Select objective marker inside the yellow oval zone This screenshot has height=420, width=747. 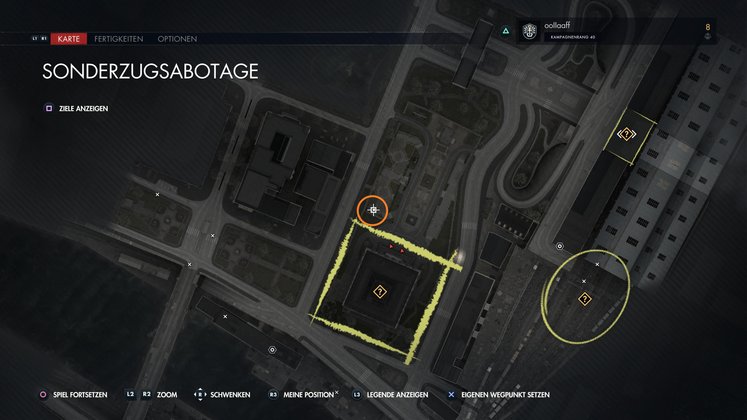(x=584, y=299)
